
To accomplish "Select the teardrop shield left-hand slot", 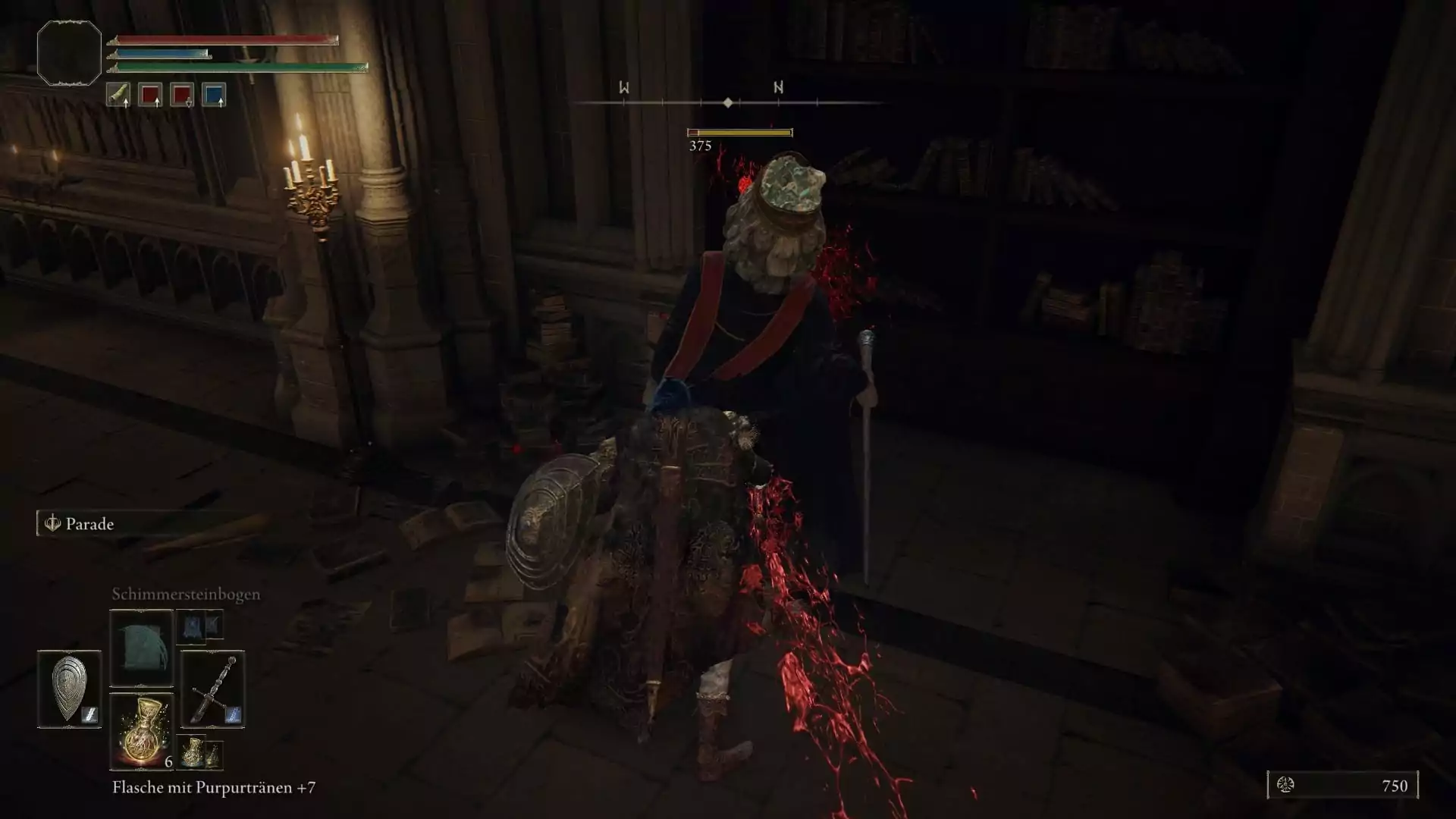I will pos(69,689).
